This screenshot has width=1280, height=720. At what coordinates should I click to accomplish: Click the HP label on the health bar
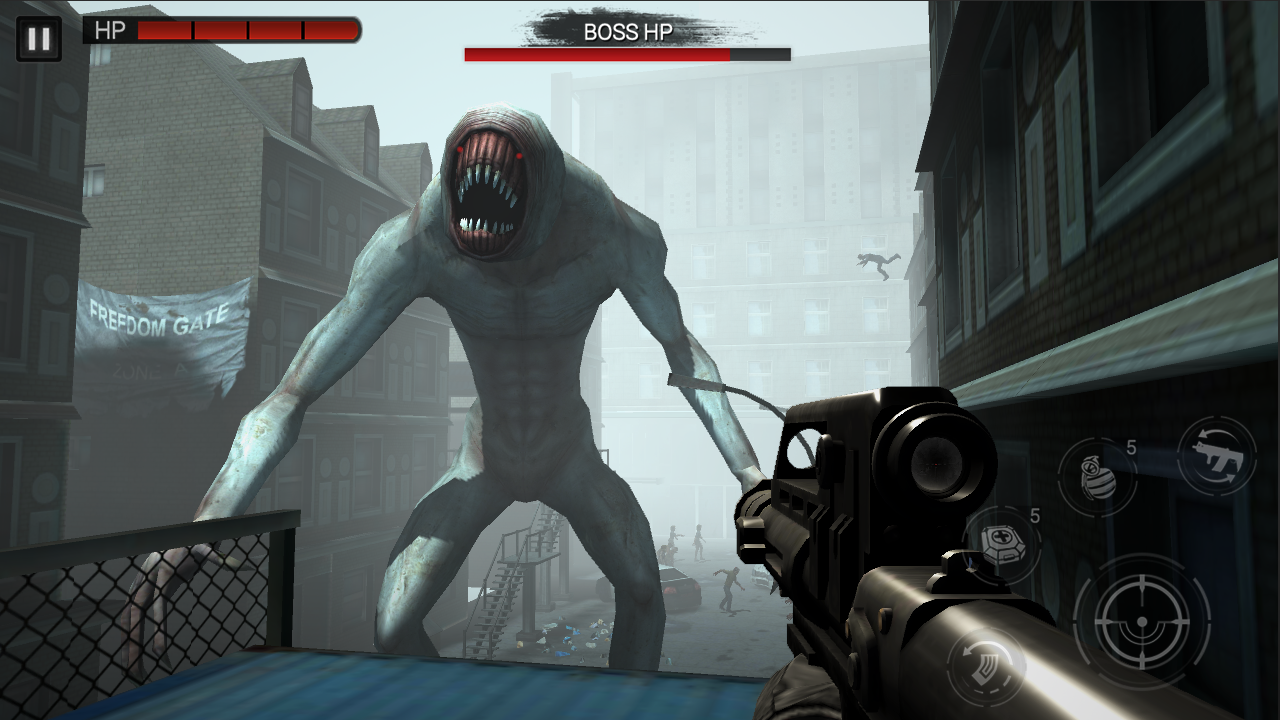pyautogui.click(x=112, y=30)
